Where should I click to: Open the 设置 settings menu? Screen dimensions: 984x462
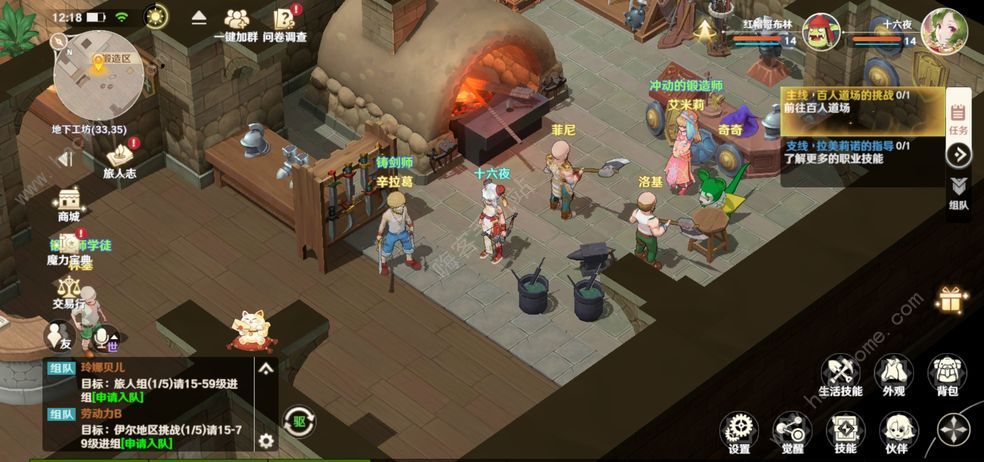739,434
